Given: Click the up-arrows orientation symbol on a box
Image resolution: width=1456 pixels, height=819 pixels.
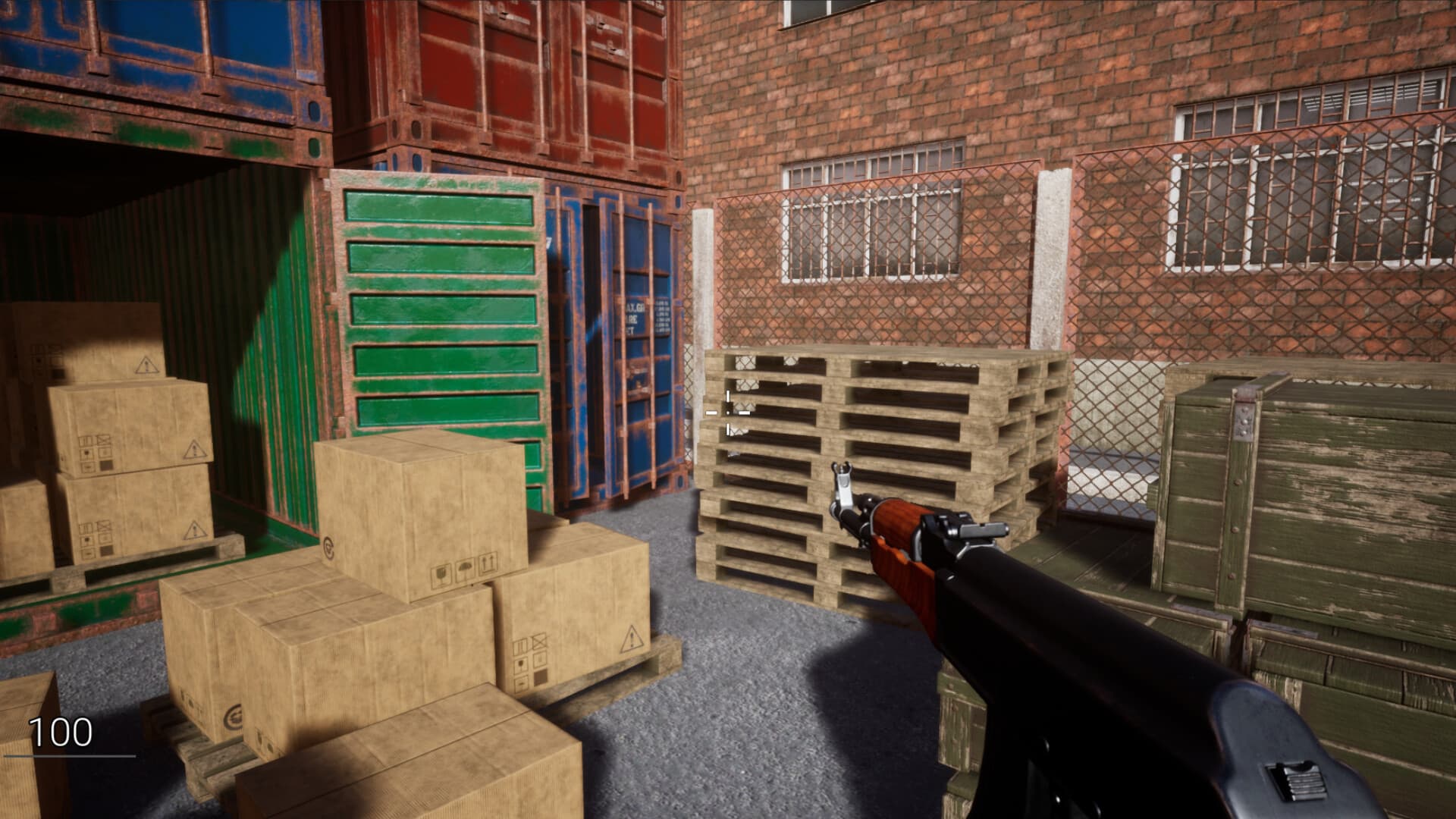Looking at the screenshot, I should tap(488, 562).
